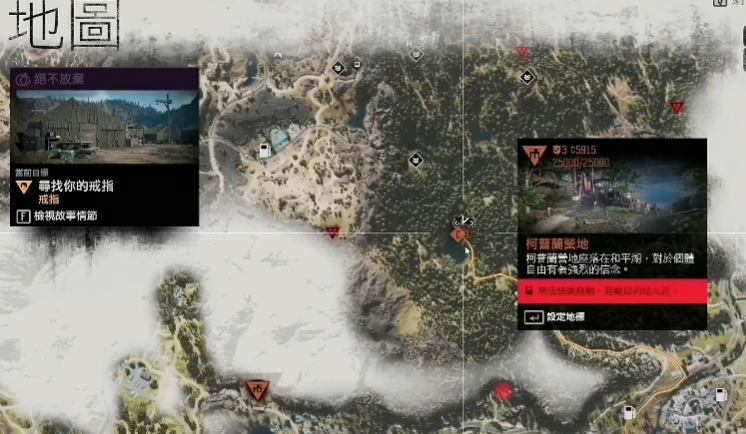Select the white fuel pump marker beside the lake
Image resolution: width=746 pixels, height=434 pixels.
pos(264,151)
